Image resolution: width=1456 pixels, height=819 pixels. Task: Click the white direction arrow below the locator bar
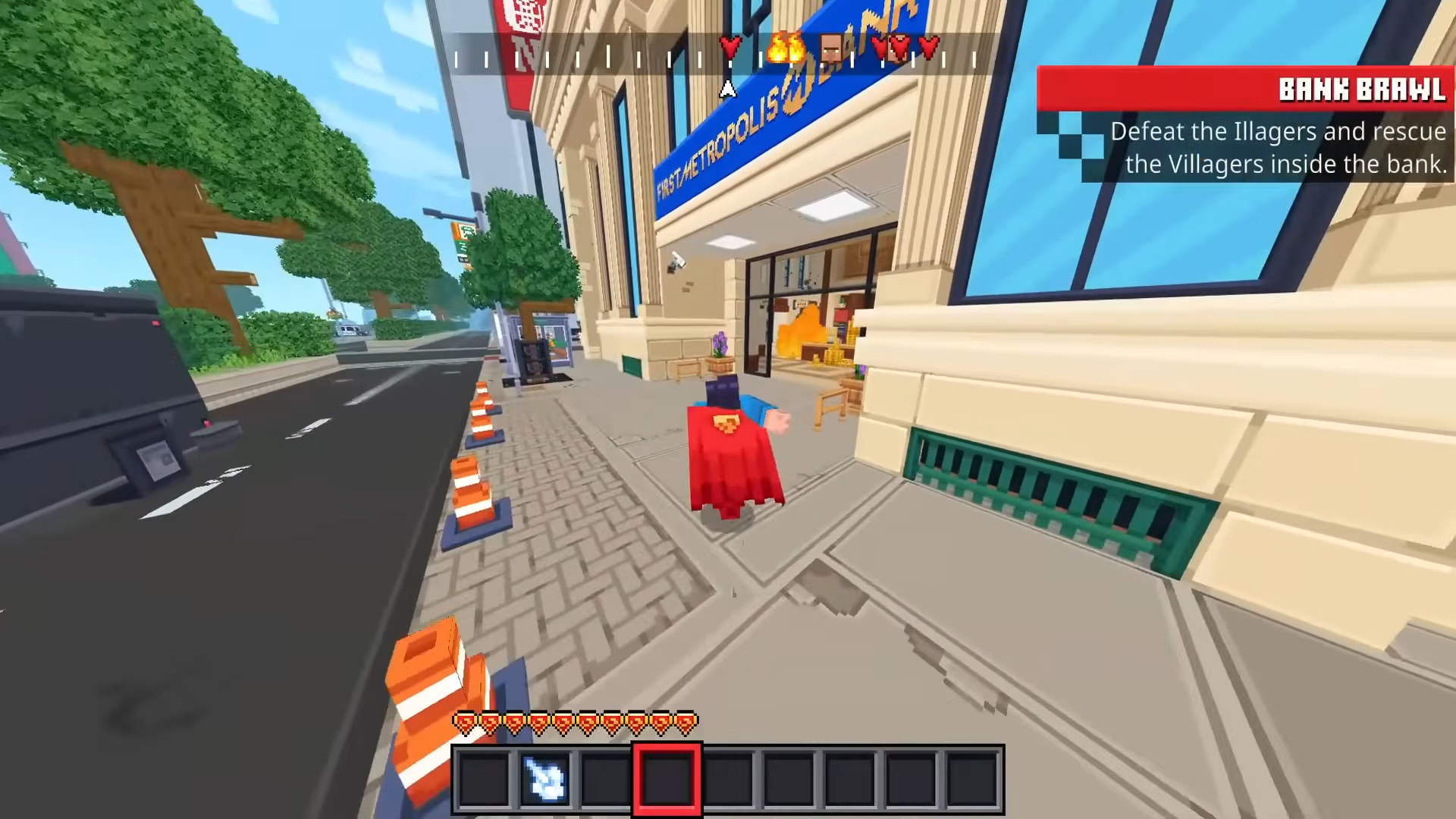point(726,89)
